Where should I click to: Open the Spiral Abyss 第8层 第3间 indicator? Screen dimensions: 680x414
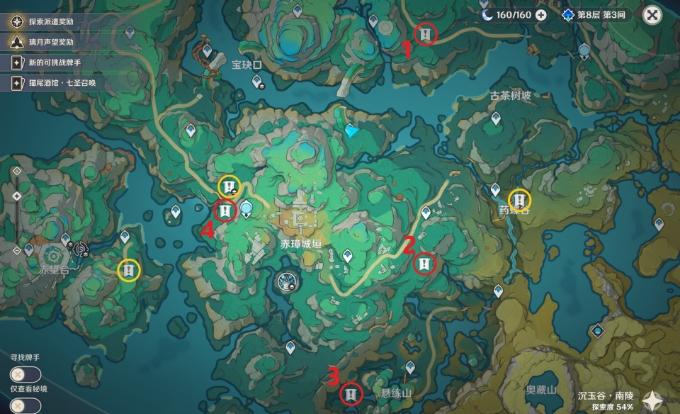pyautogui.click(x=595, y=15)
